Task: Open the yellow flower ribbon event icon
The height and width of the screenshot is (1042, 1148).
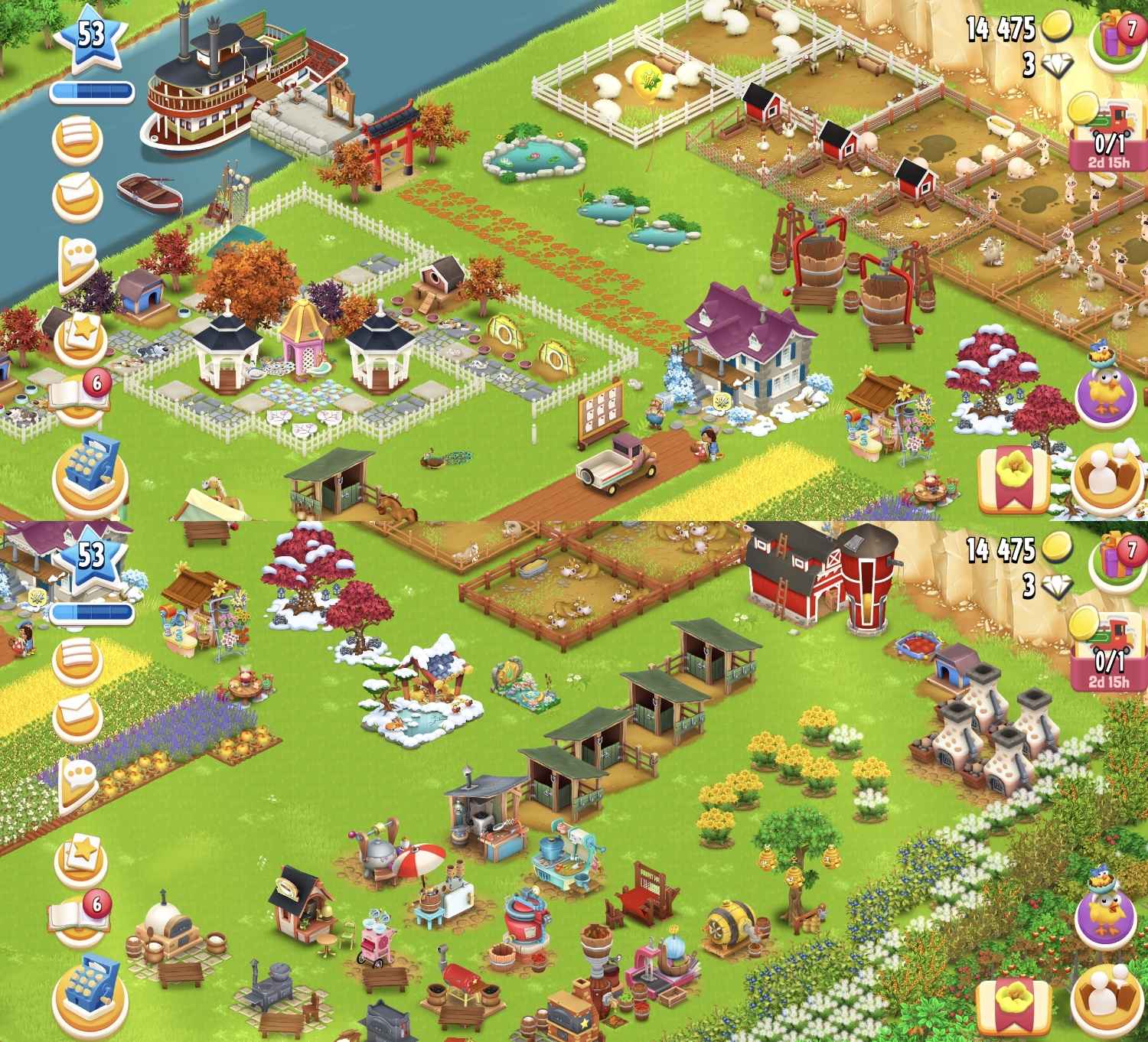Action: (x=1012, y=477)
